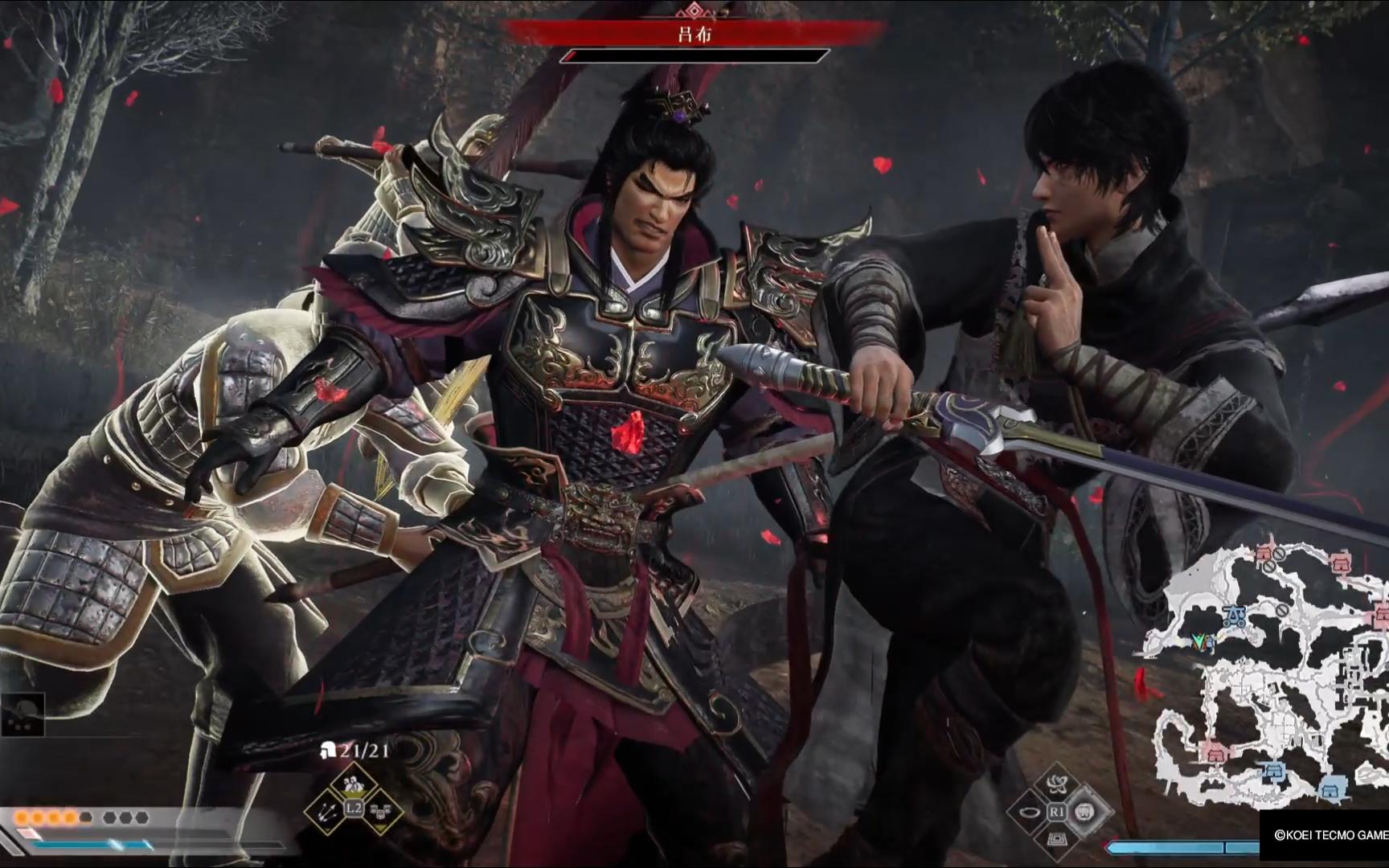1389x868 pixels.
Task: Choose the shield formation tactic icon
Action: click(379, 813)
